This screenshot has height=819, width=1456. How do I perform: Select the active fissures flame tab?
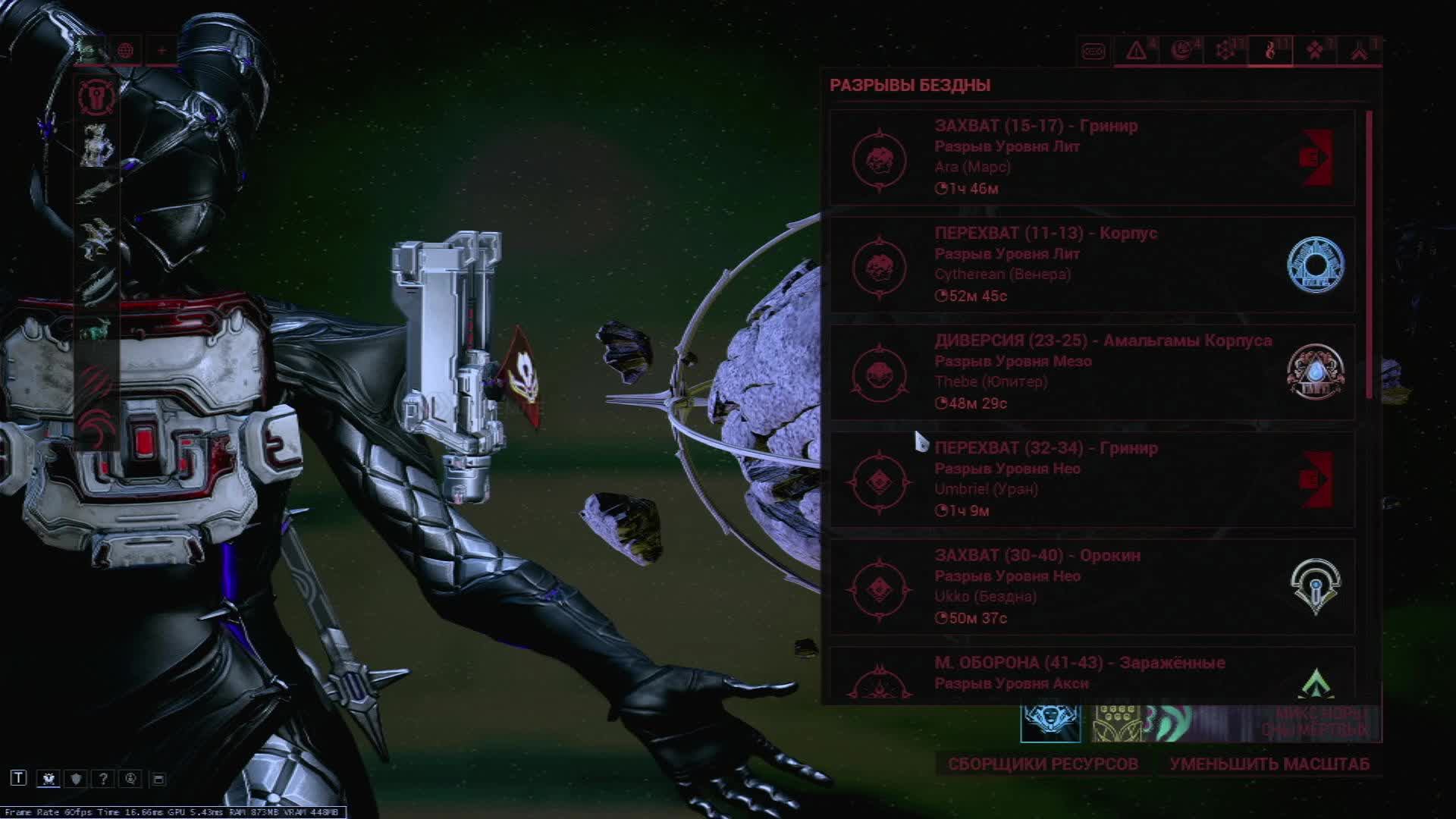pos(1270,51)
